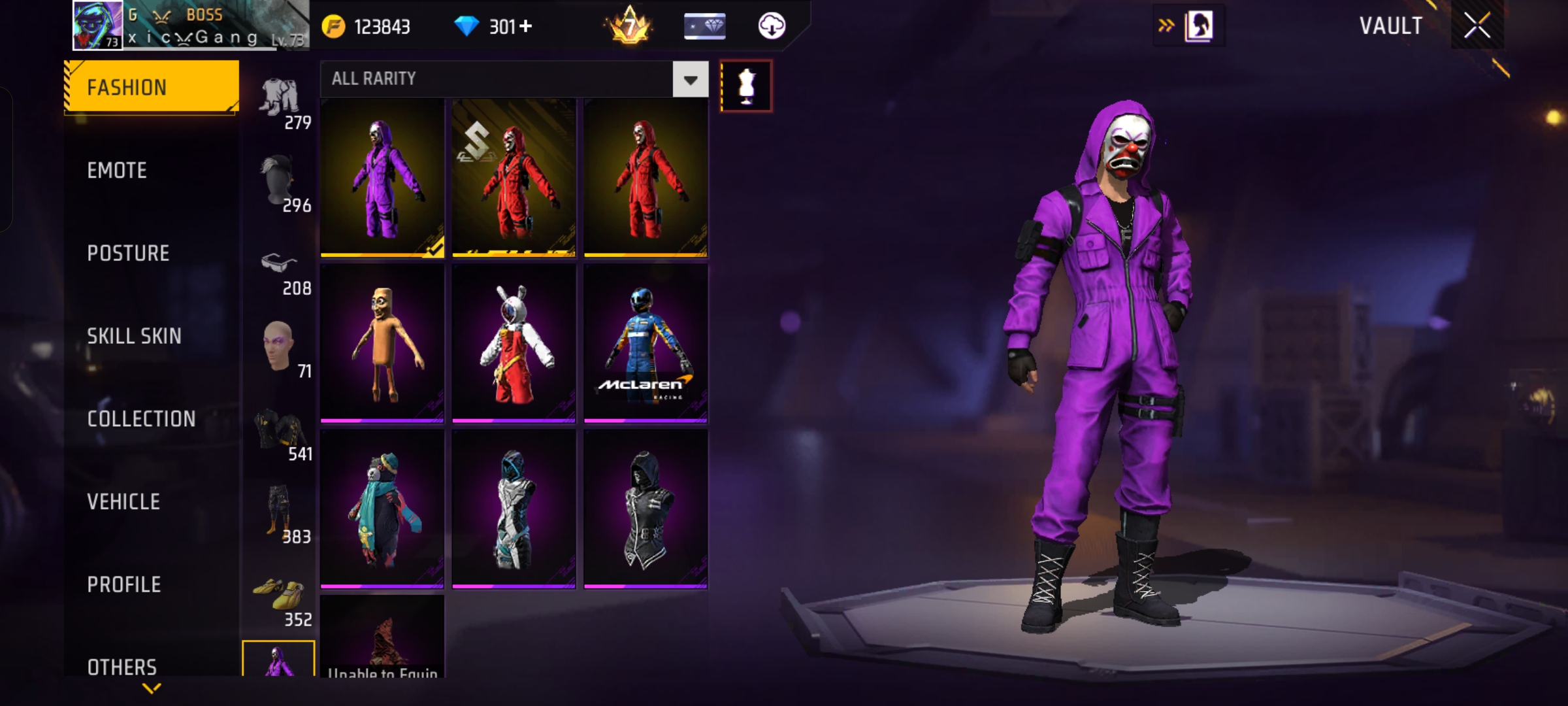This screenshot has width=1568, height=706.
Task: Close the Vault screen
Action: pos(1477,26)
